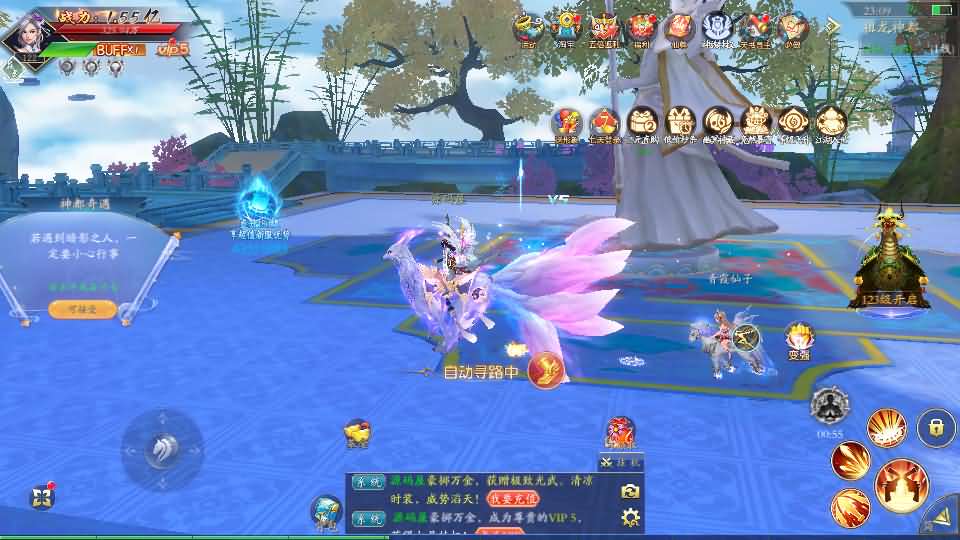This screenshot has height=540, width=960.
Task: Expand the top icon row arrow
Action: (x=832, y=26)
